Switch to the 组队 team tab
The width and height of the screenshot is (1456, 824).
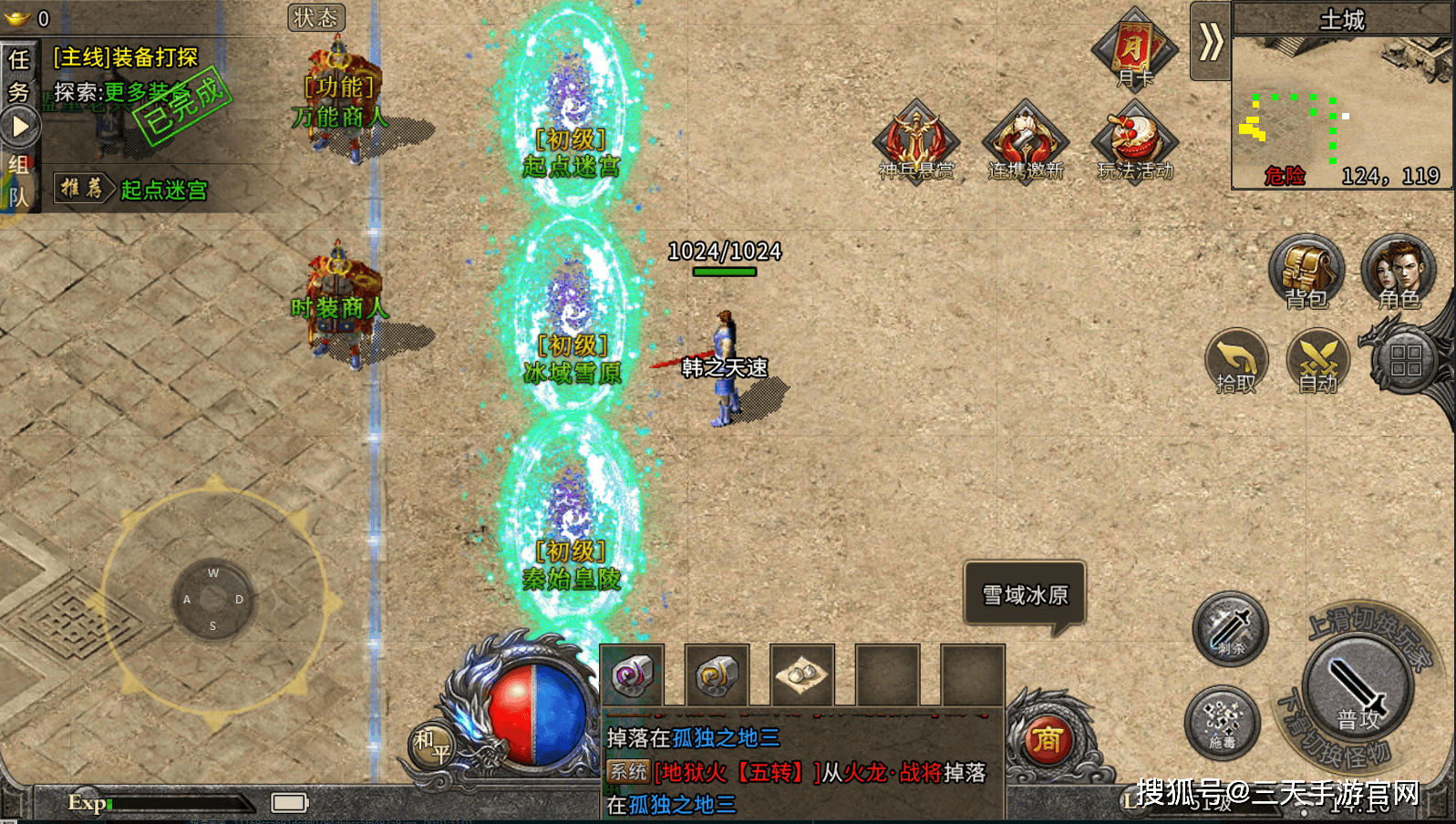point(18,180)
